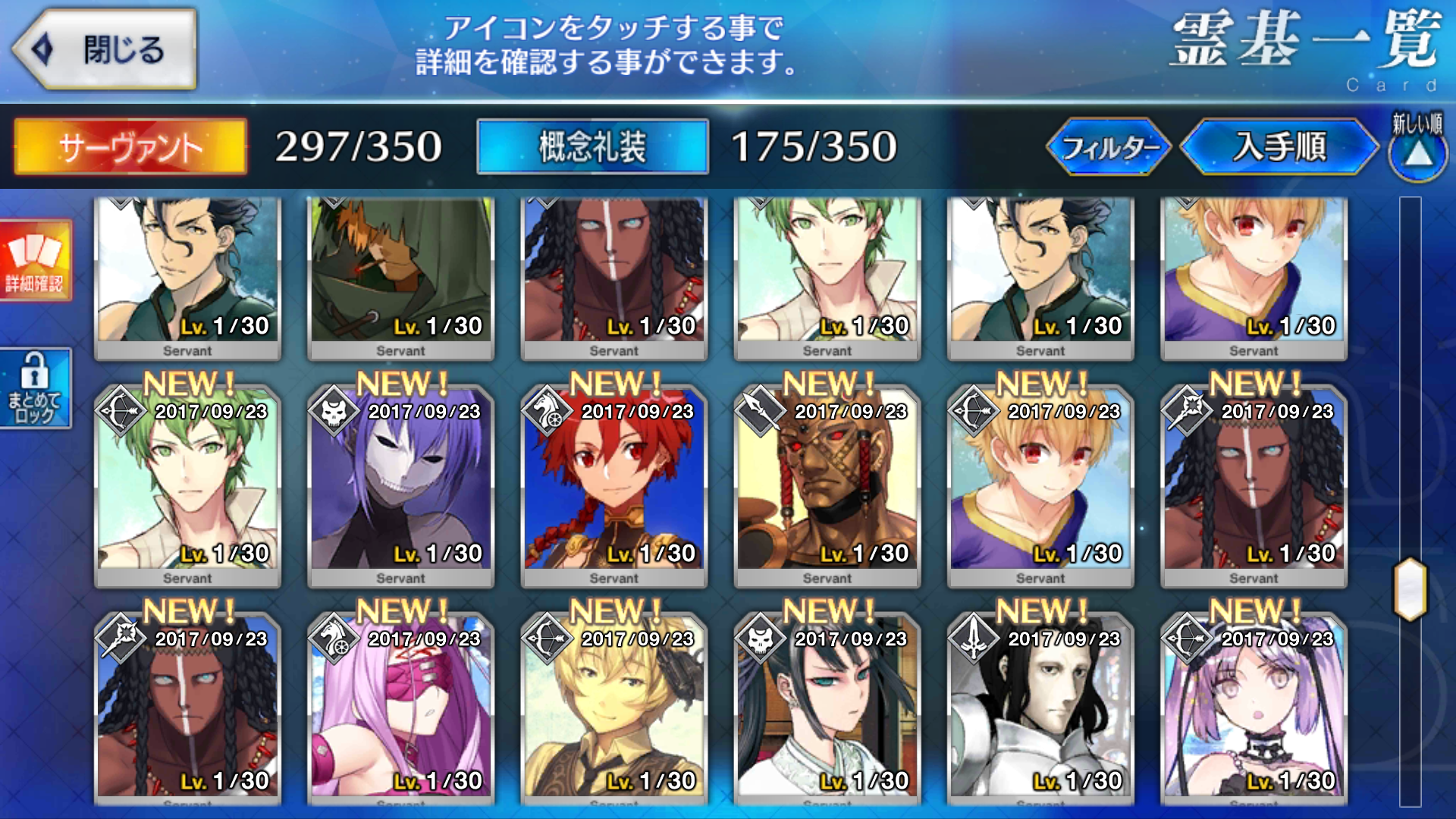This screenshot has width=1456, height=819.
Task: Close the card list with 閉じる
Action: [105, 50]
